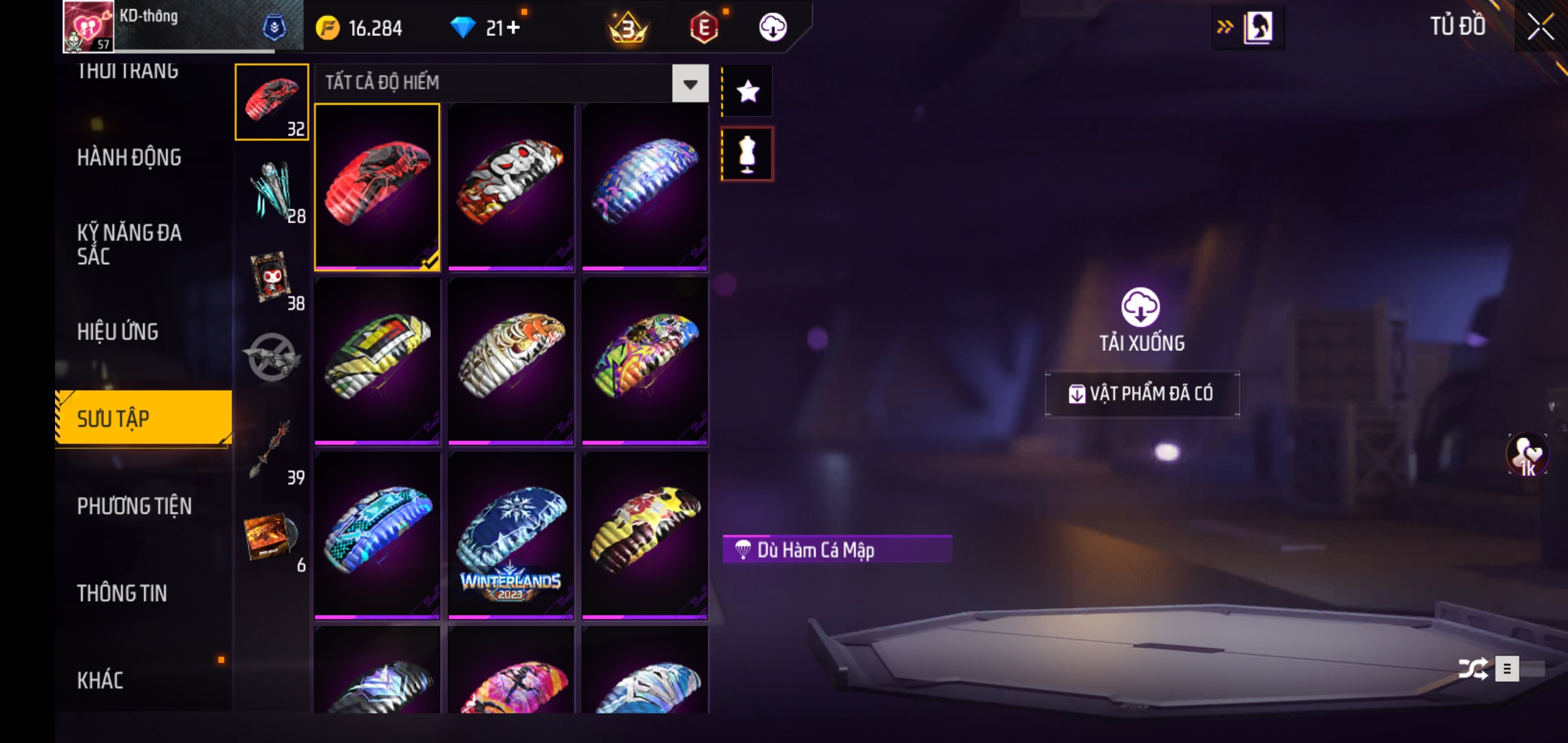Switch to the Hành Động category
Viewport: 1568px width, 743px height.
[x=129, y=158]
